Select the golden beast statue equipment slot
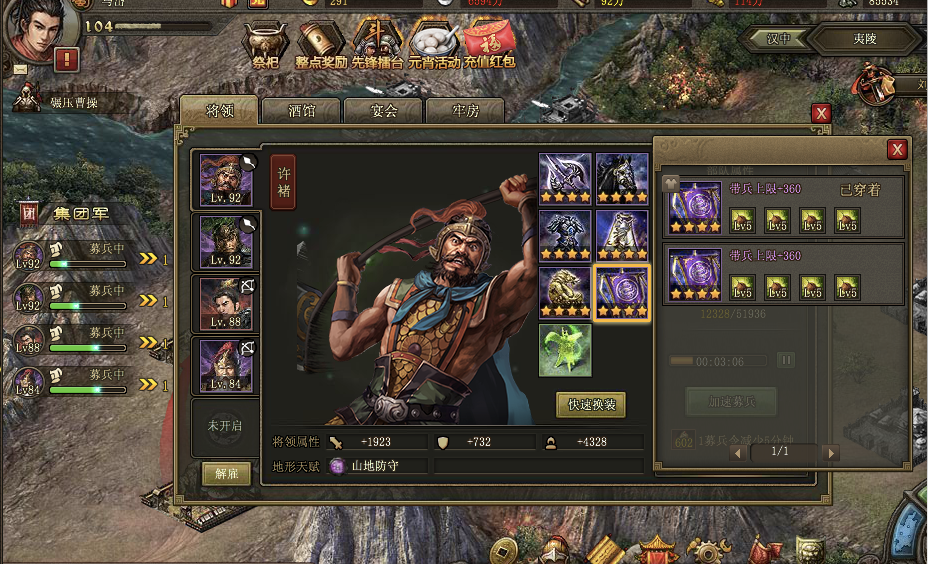 (565, 292)
